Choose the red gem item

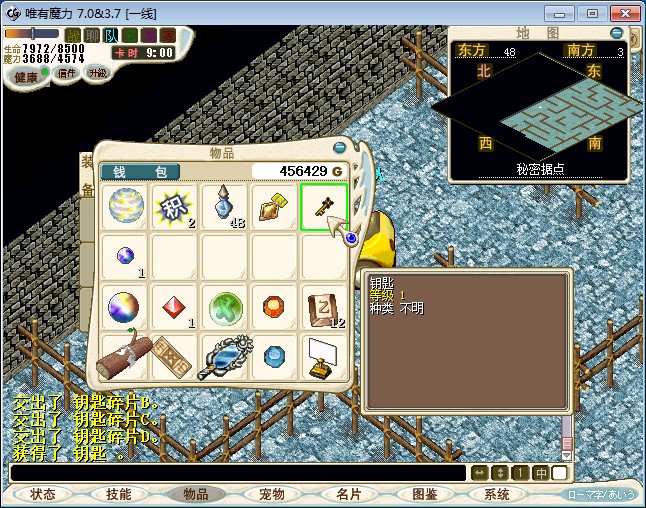pos(175,307)
